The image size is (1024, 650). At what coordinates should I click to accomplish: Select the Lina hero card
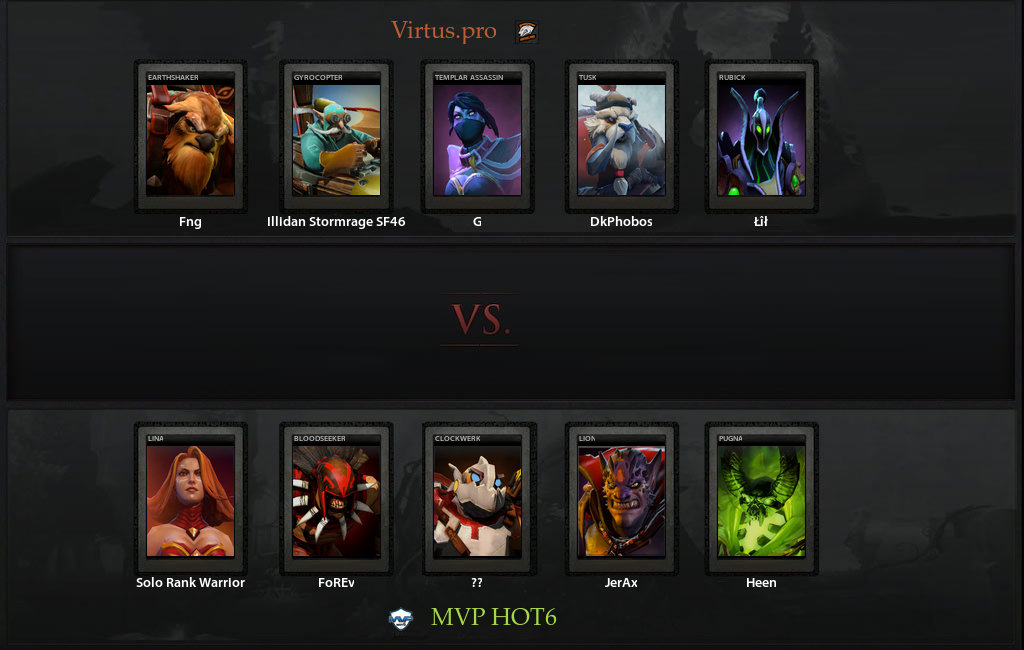(x=190, y=500)
